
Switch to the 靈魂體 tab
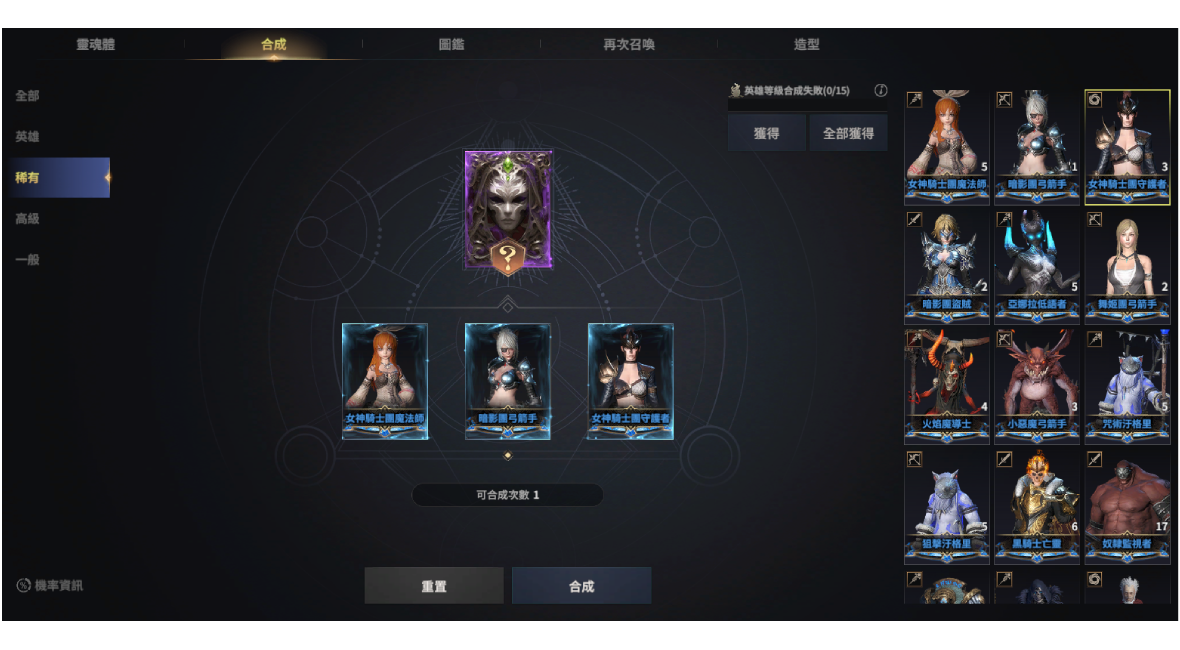(96, 44)
